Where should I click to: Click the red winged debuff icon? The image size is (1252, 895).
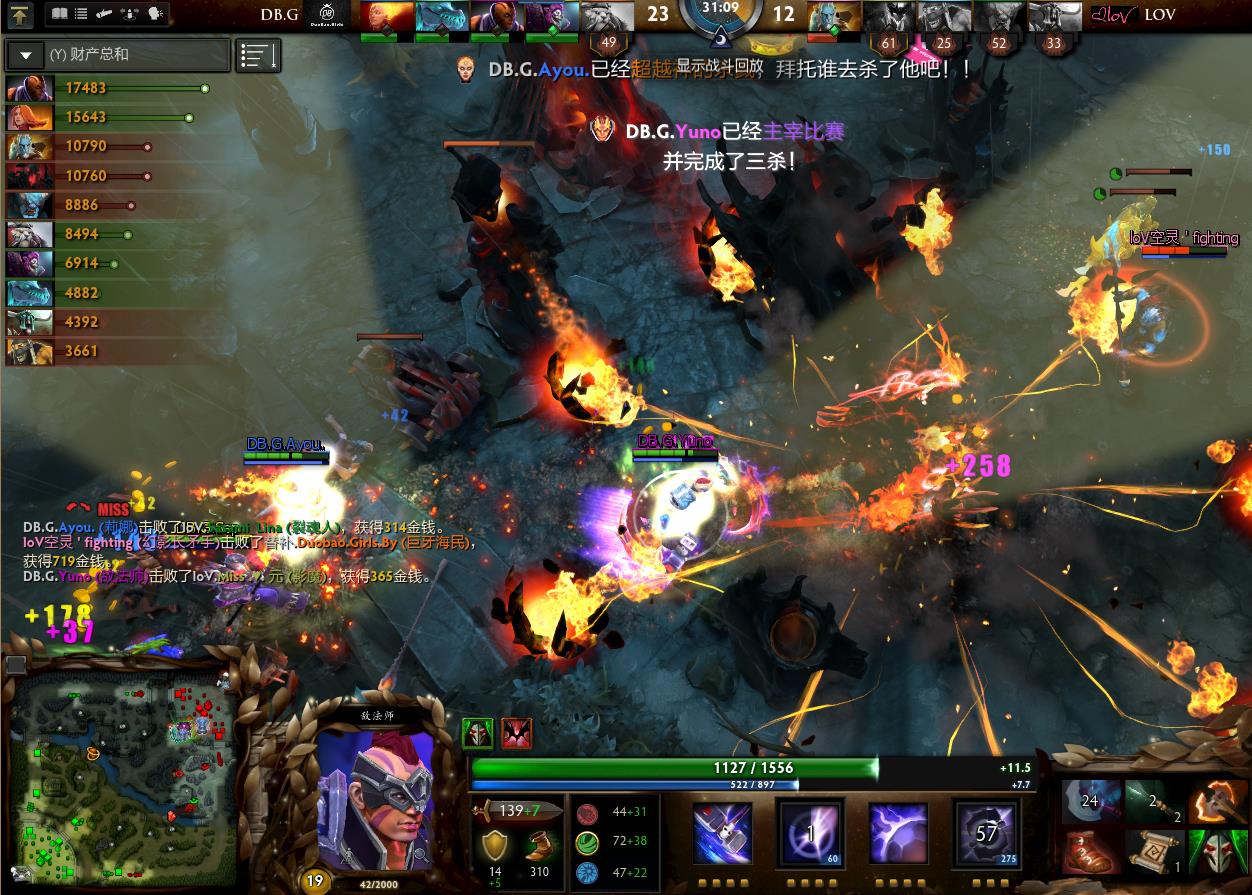pos(516,733)
